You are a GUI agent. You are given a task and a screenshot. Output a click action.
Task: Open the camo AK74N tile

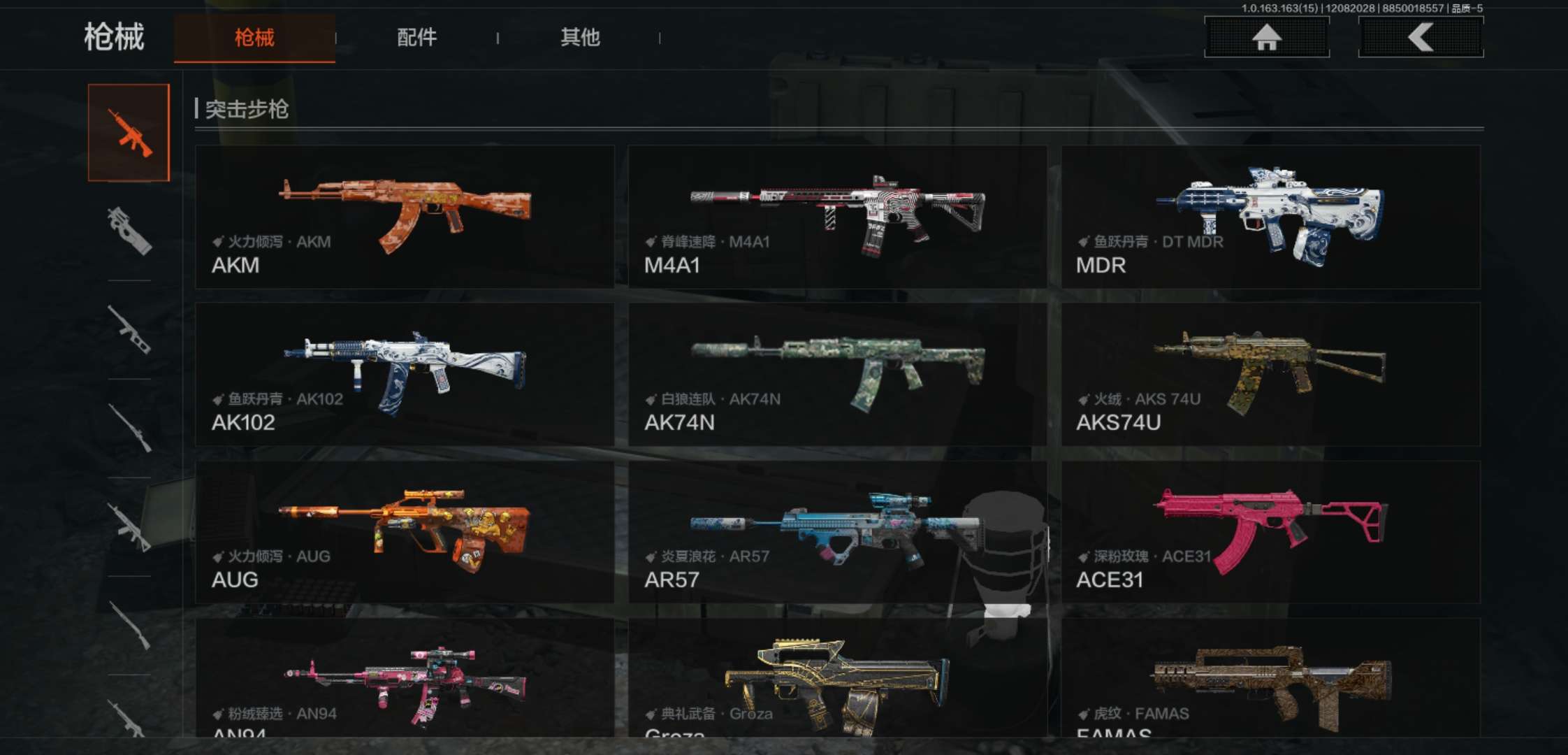coord(837,374)
